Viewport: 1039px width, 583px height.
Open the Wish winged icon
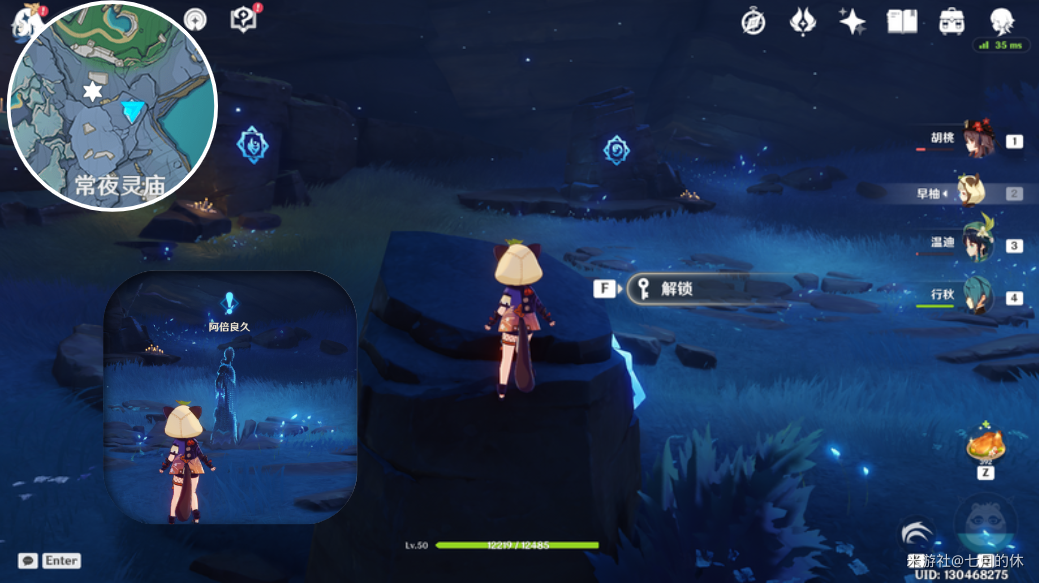point(802,21)
